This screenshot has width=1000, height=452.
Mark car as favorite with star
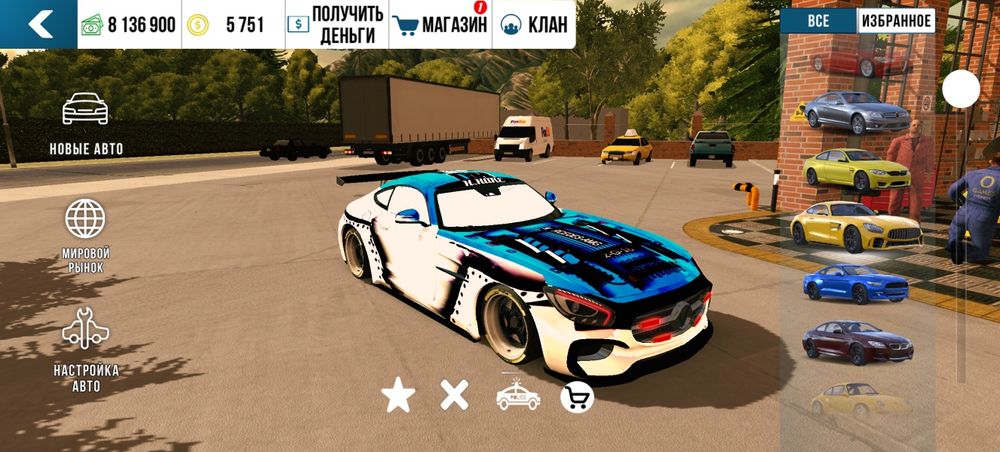click(x=398, y=397)
